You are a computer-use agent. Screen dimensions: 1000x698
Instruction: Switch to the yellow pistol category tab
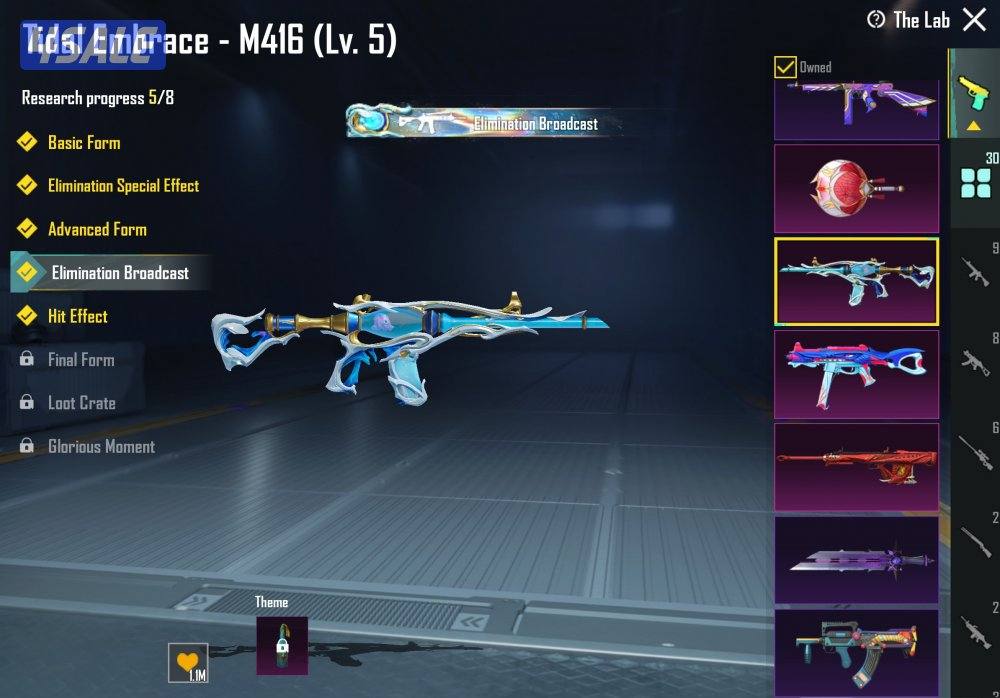(971, 93)
